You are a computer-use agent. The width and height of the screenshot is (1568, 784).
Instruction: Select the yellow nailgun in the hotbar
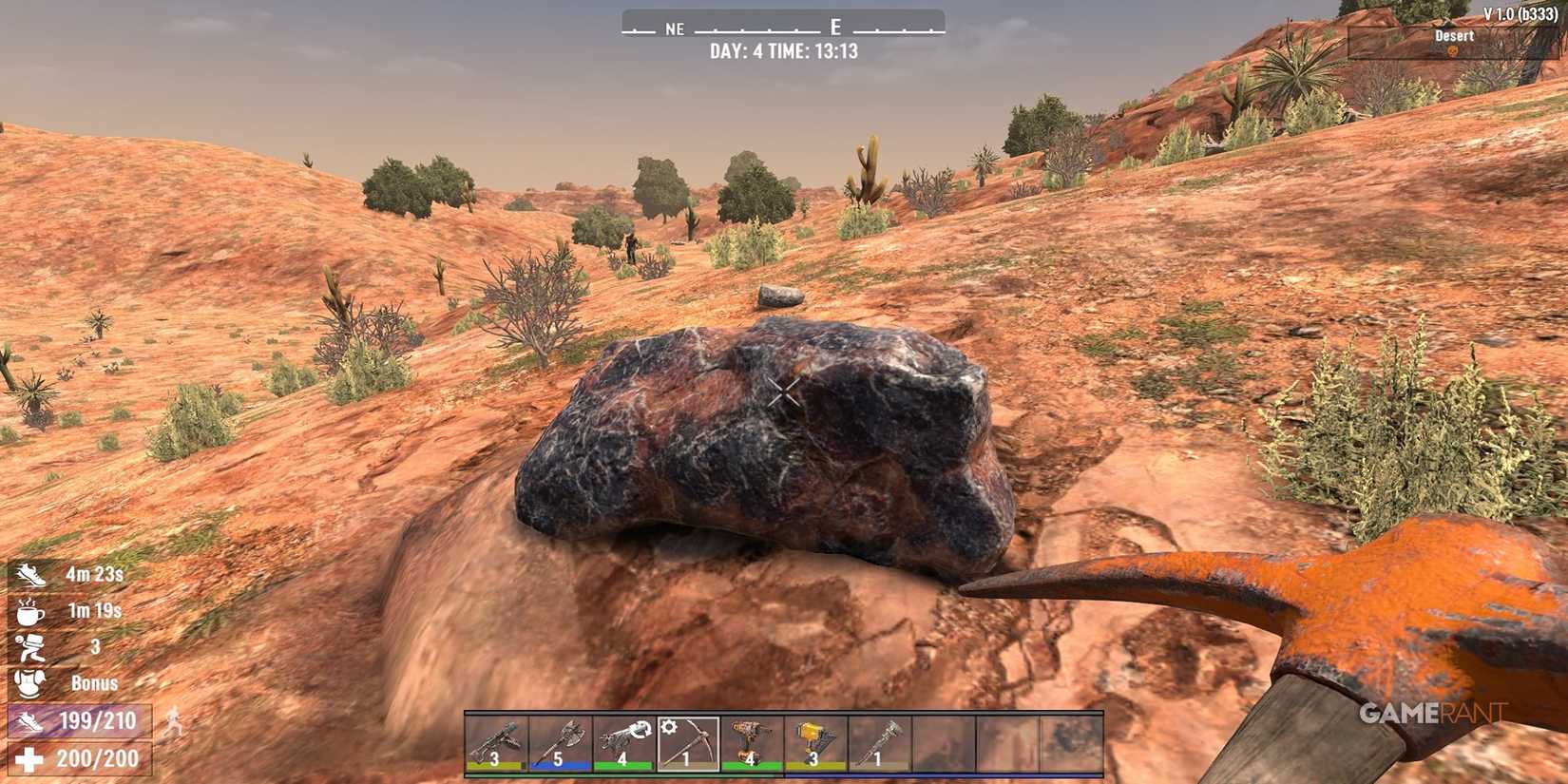(x=815, y=743)
